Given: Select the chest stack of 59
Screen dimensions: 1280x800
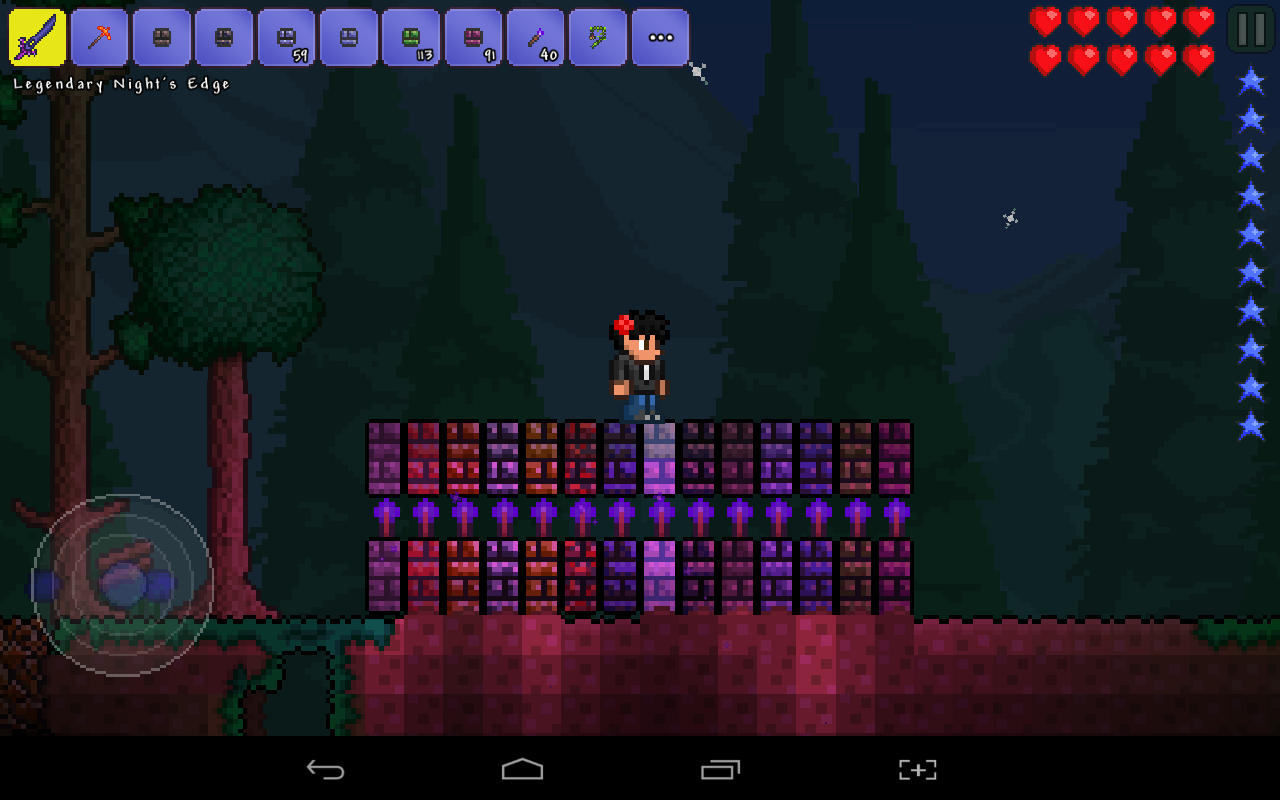Looking at the screenshot, I should (x=286, y=36).
